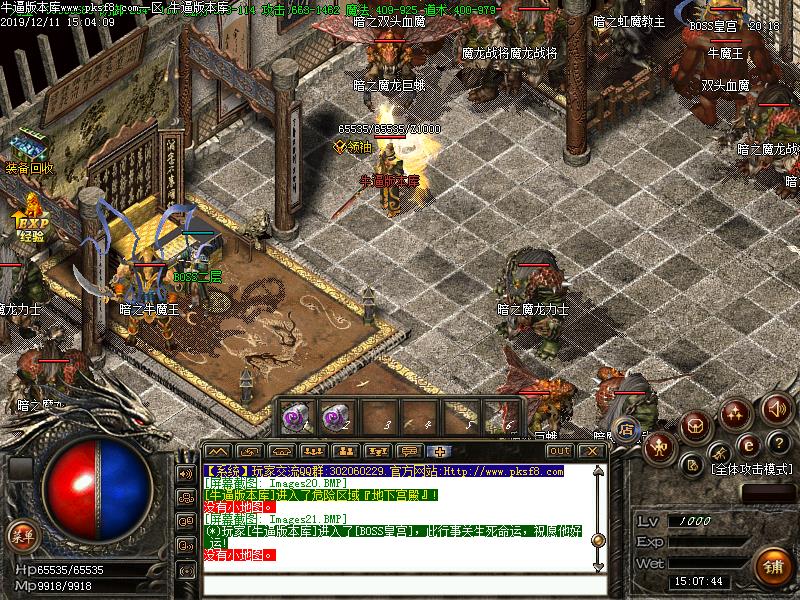Open the question mark help button
The image size is (800, 600).
click(x=777, y=444)
